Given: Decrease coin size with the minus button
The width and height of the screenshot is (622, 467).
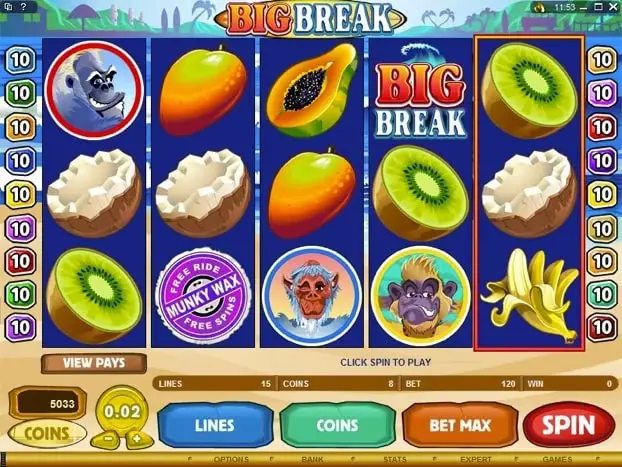Looking at the screenshot, I should [x=107, y=438].
